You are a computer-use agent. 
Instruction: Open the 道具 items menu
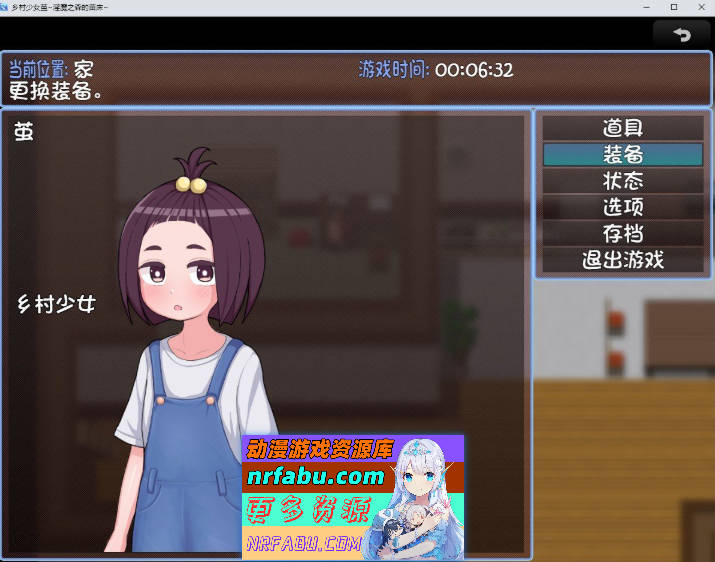623,128
